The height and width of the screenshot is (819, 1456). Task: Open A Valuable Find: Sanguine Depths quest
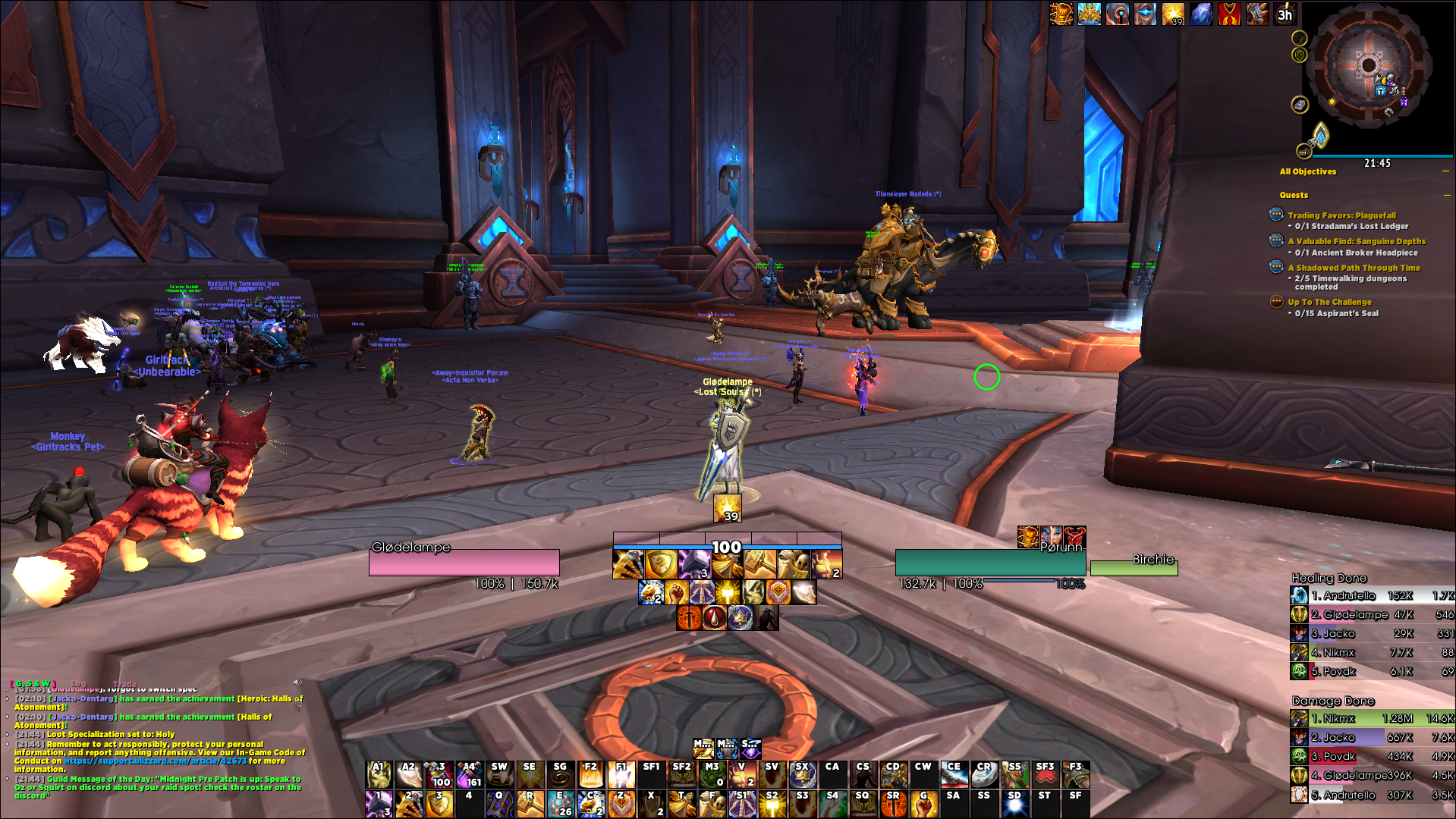pyautogui.click(x=1356, y=241)
